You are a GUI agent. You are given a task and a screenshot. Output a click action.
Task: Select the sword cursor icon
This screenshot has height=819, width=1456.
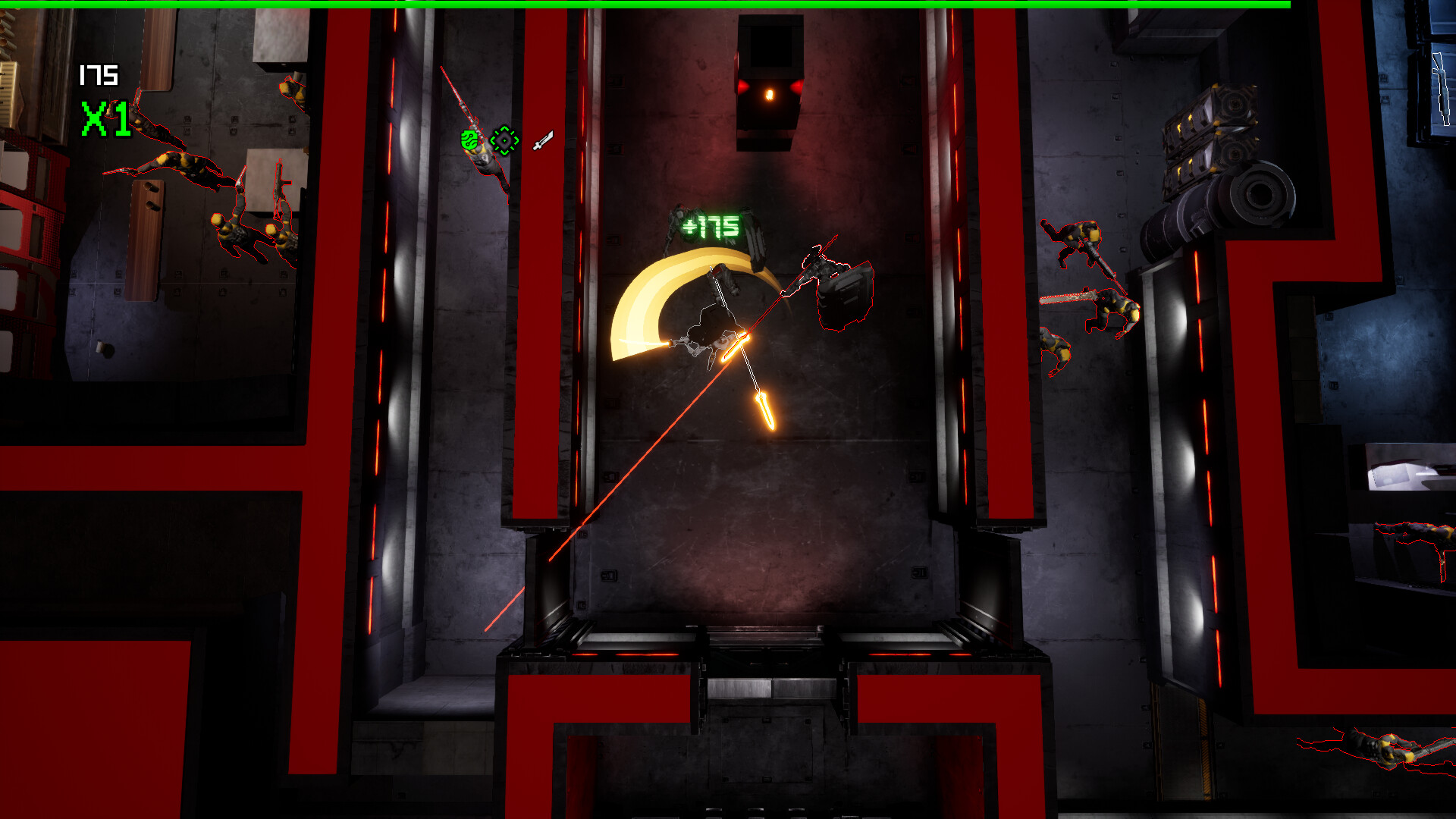[542, 140]
